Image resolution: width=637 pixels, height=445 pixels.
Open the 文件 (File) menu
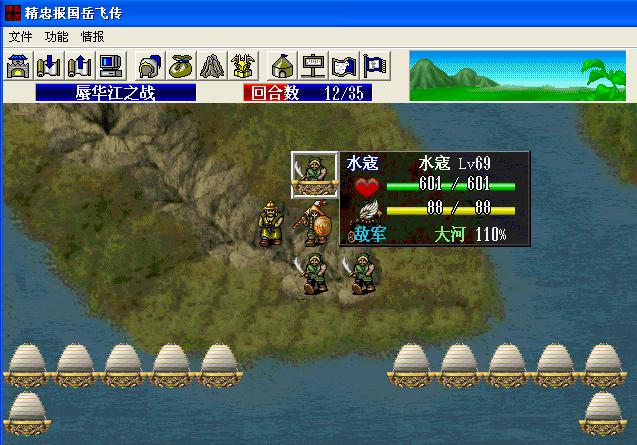click(20, 36)
